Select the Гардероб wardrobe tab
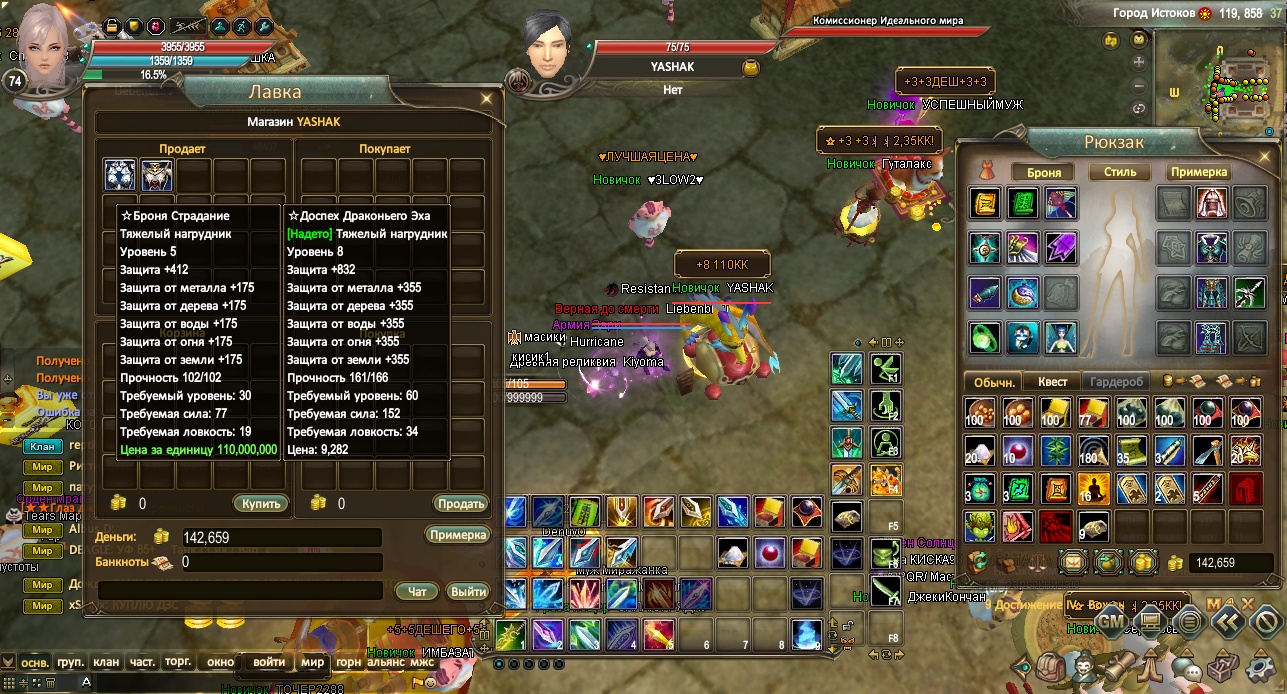Screen dimensions: 1287x694 point(1116,382)
